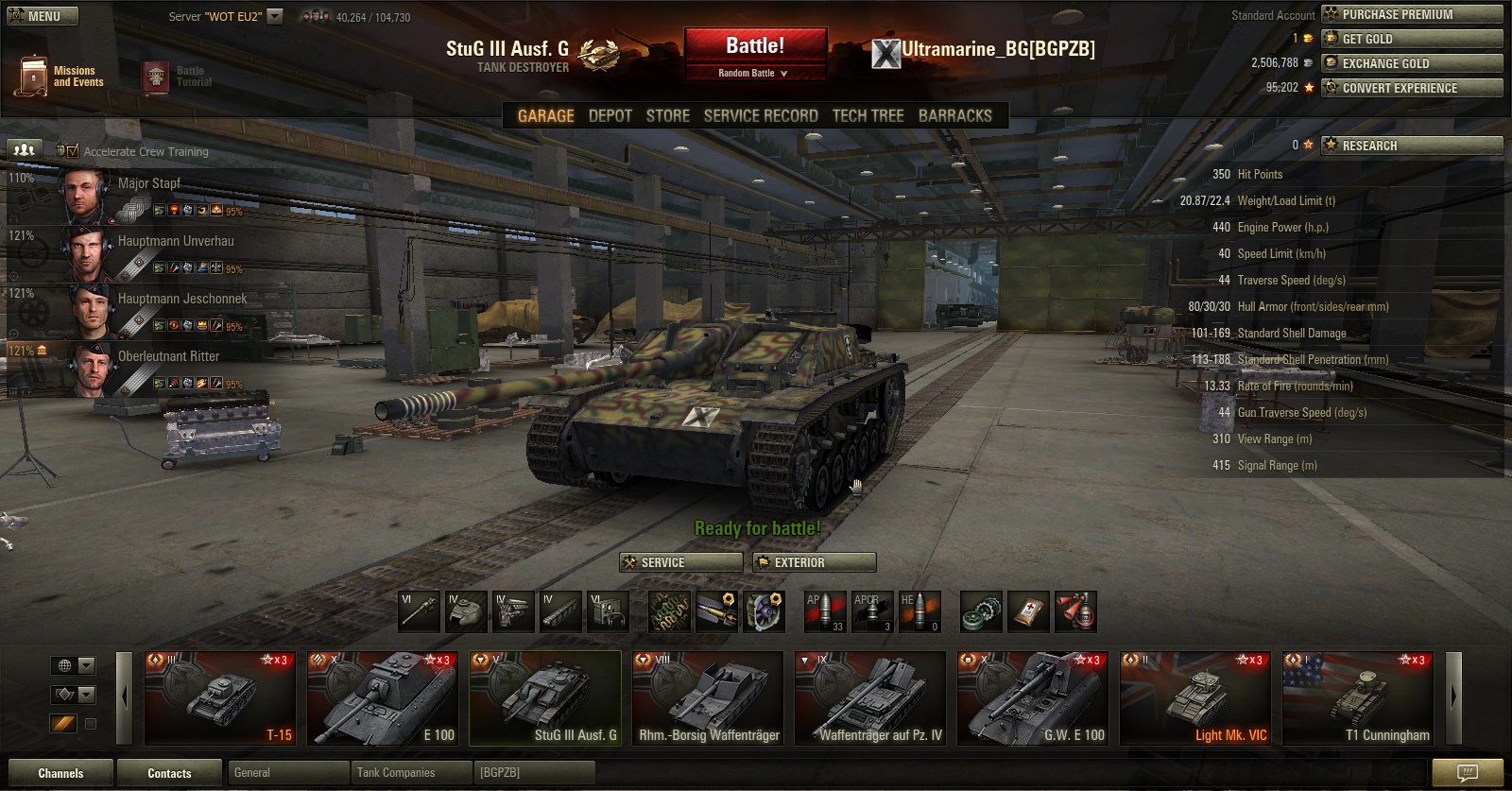Viewport: 1512px width, 791px height.
Task: Switch to the BARRACKS tab
Action: (954, 115)
